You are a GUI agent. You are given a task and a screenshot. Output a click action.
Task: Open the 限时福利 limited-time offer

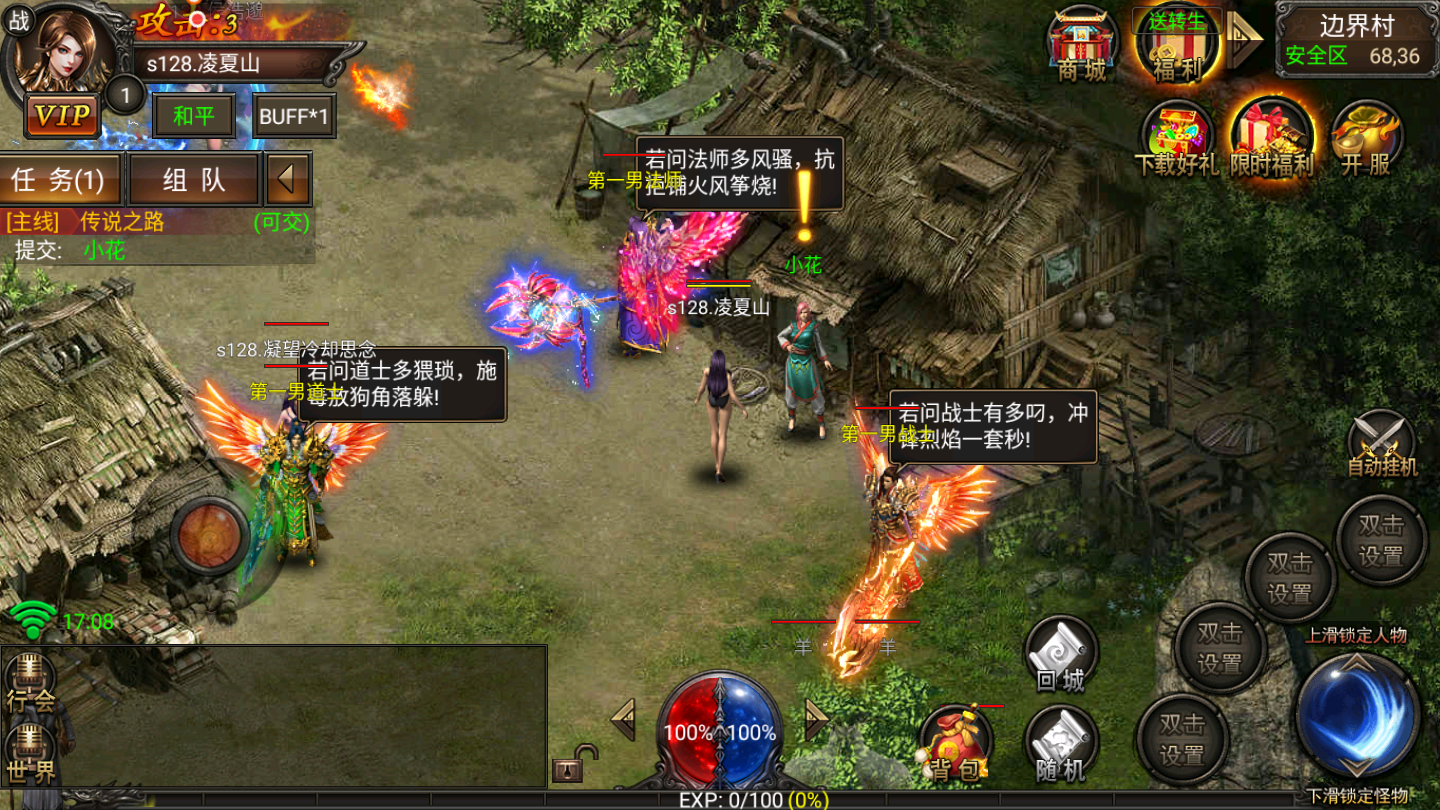click(1271, 138)
